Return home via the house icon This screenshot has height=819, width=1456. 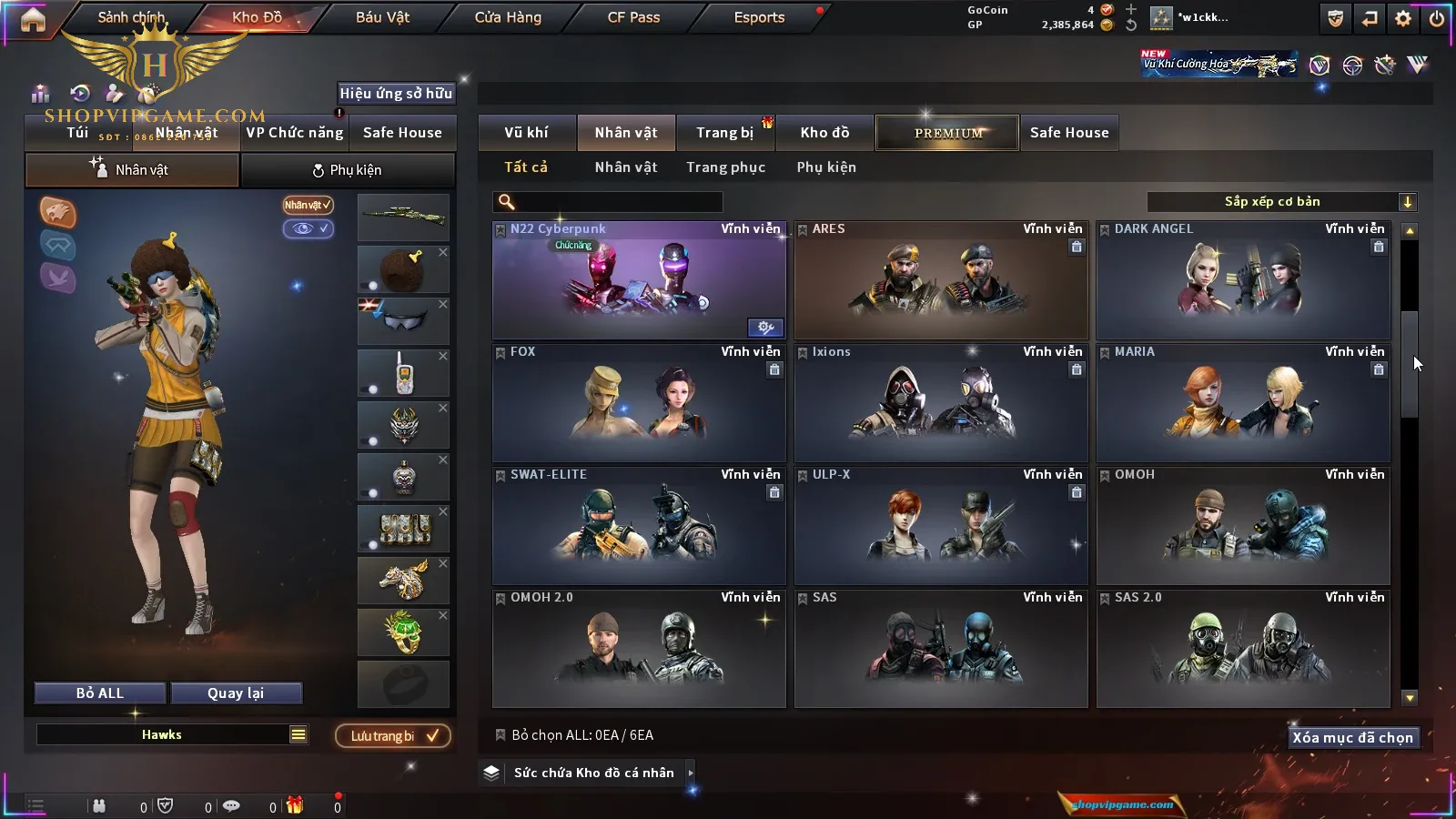click(x=33, y=19)
